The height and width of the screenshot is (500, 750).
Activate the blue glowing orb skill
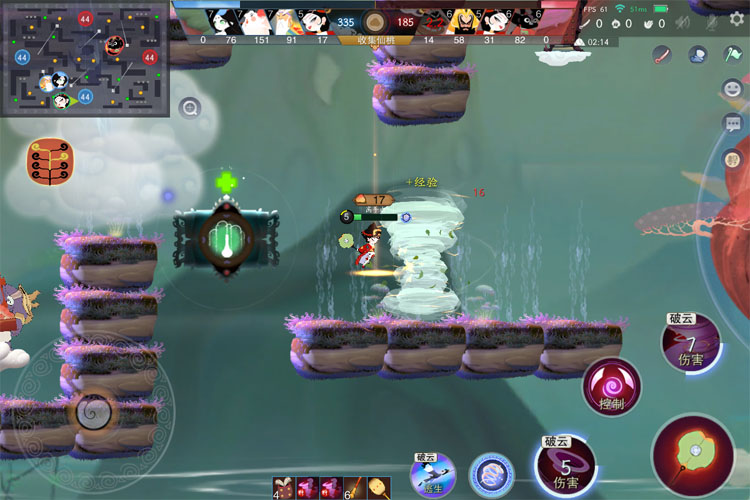[491, 474]
